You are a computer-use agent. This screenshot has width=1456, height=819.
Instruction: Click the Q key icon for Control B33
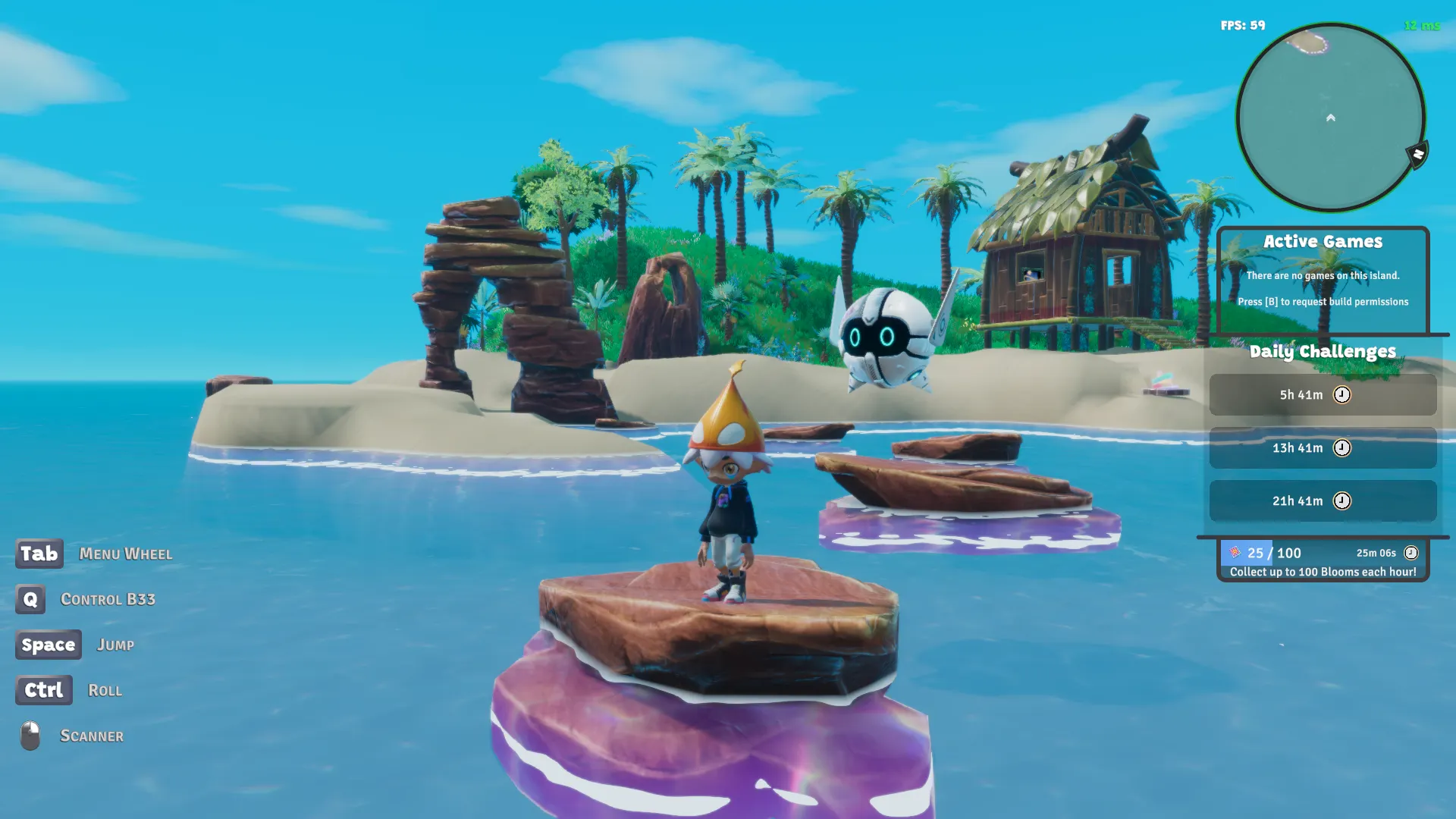30,600
